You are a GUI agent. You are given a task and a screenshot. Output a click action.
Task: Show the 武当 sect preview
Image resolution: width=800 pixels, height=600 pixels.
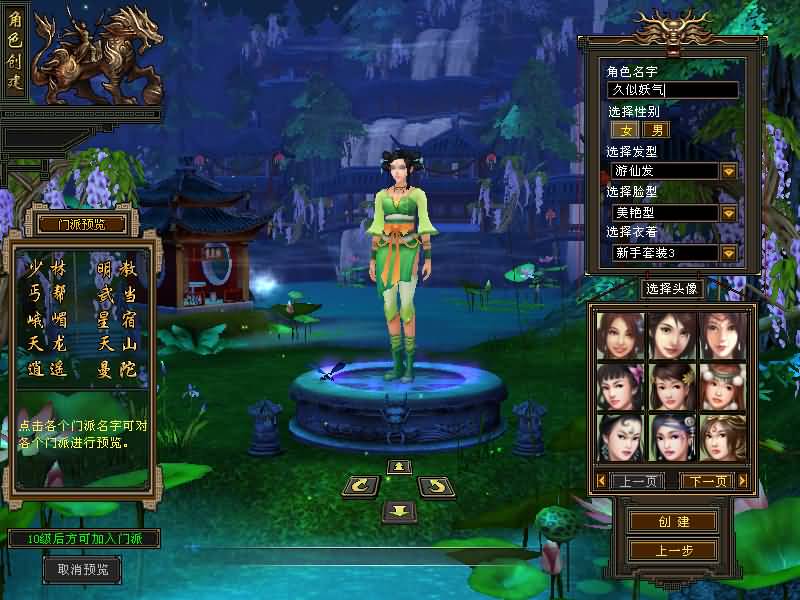(116, 294)
